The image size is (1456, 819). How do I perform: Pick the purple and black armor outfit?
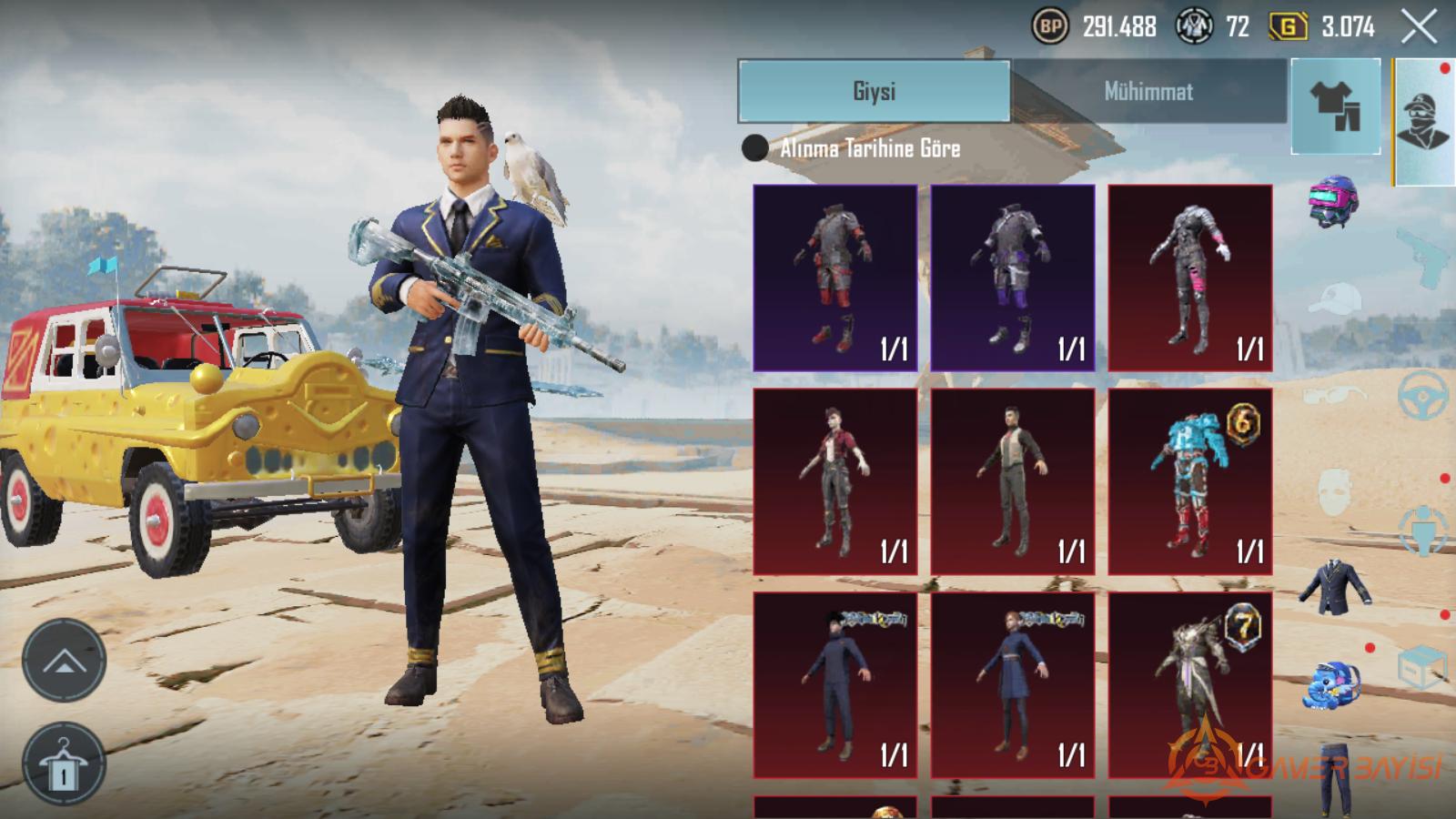point(1012,278)
